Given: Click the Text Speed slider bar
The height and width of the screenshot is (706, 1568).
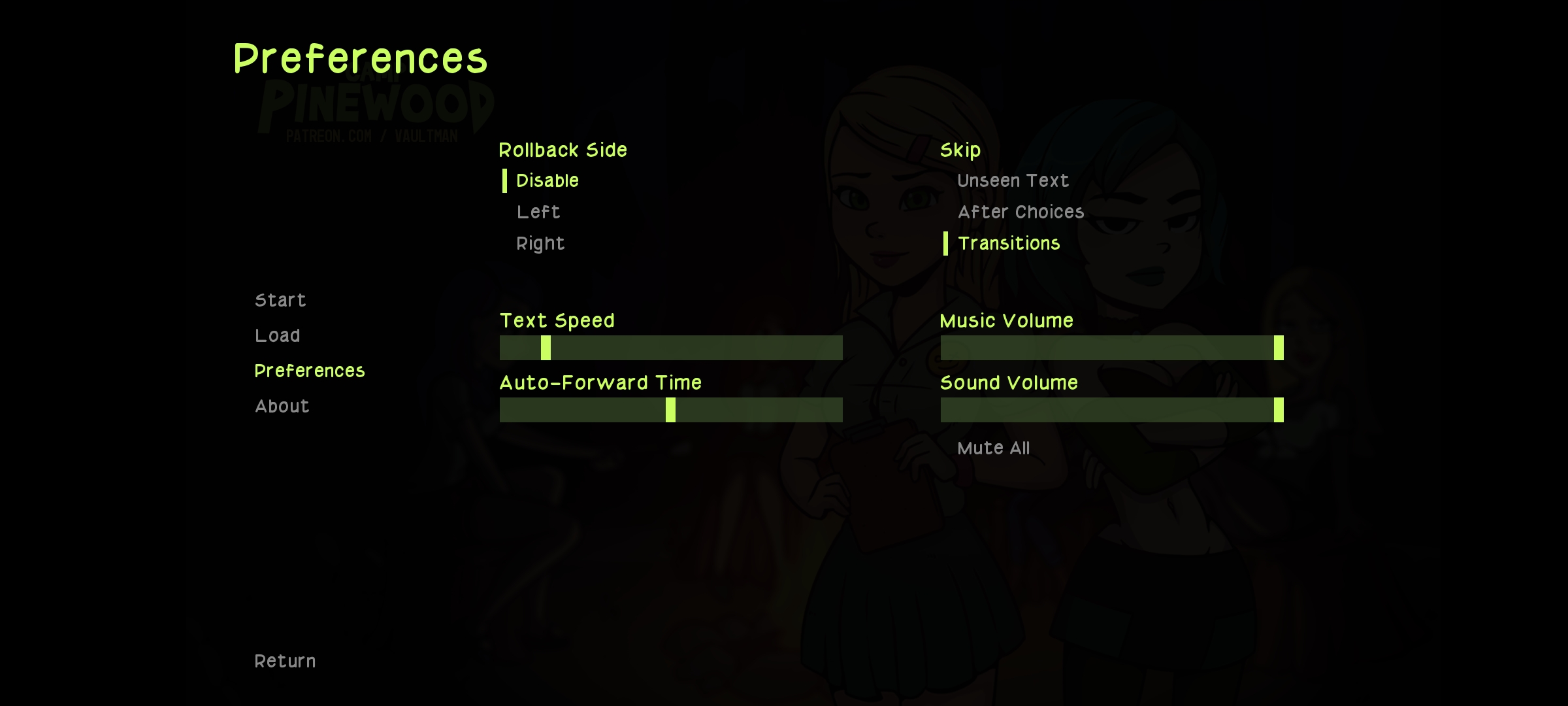Looking at the screenshot, I should coord(671,348).
